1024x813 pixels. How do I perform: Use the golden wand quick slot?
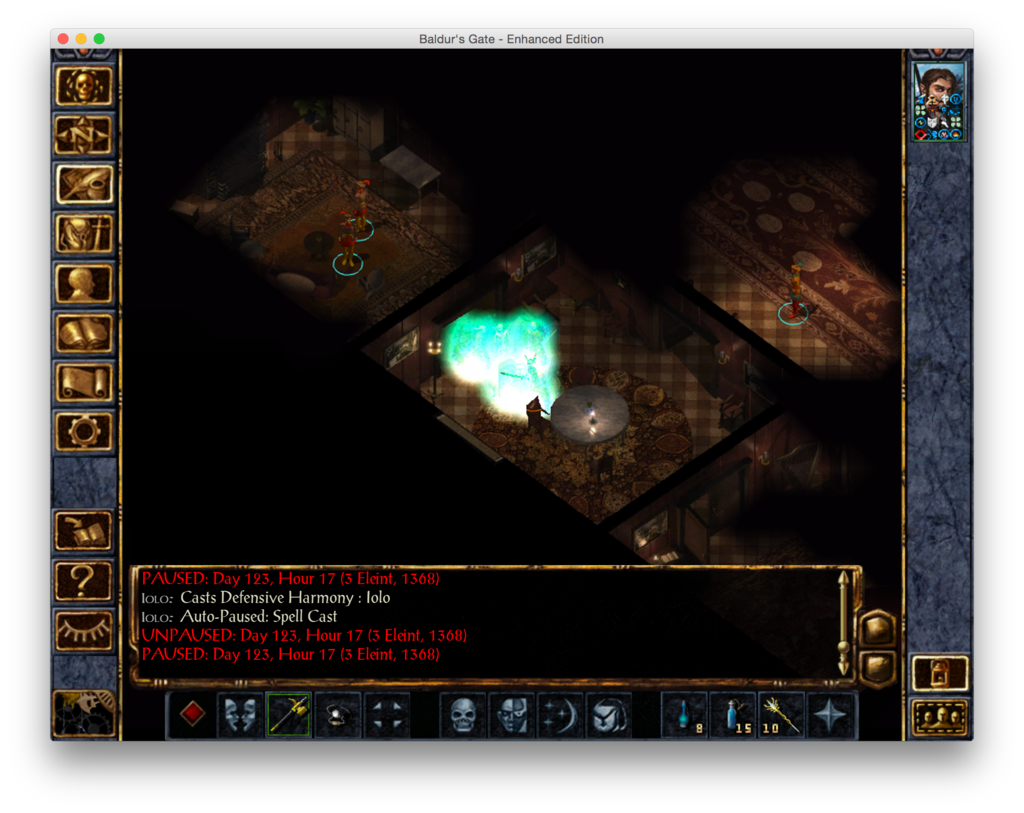[x=782, y=714]
